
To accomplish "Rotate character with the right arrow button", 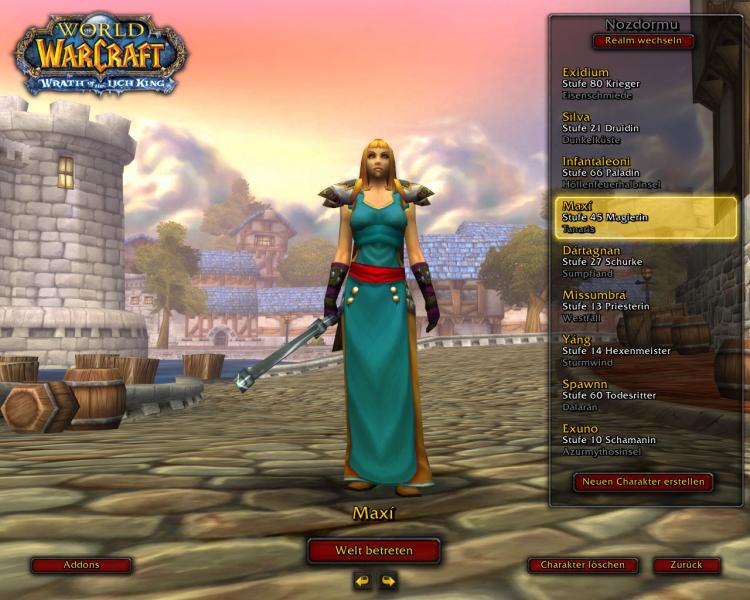I will pyautogui.click(x=388, y=580).
